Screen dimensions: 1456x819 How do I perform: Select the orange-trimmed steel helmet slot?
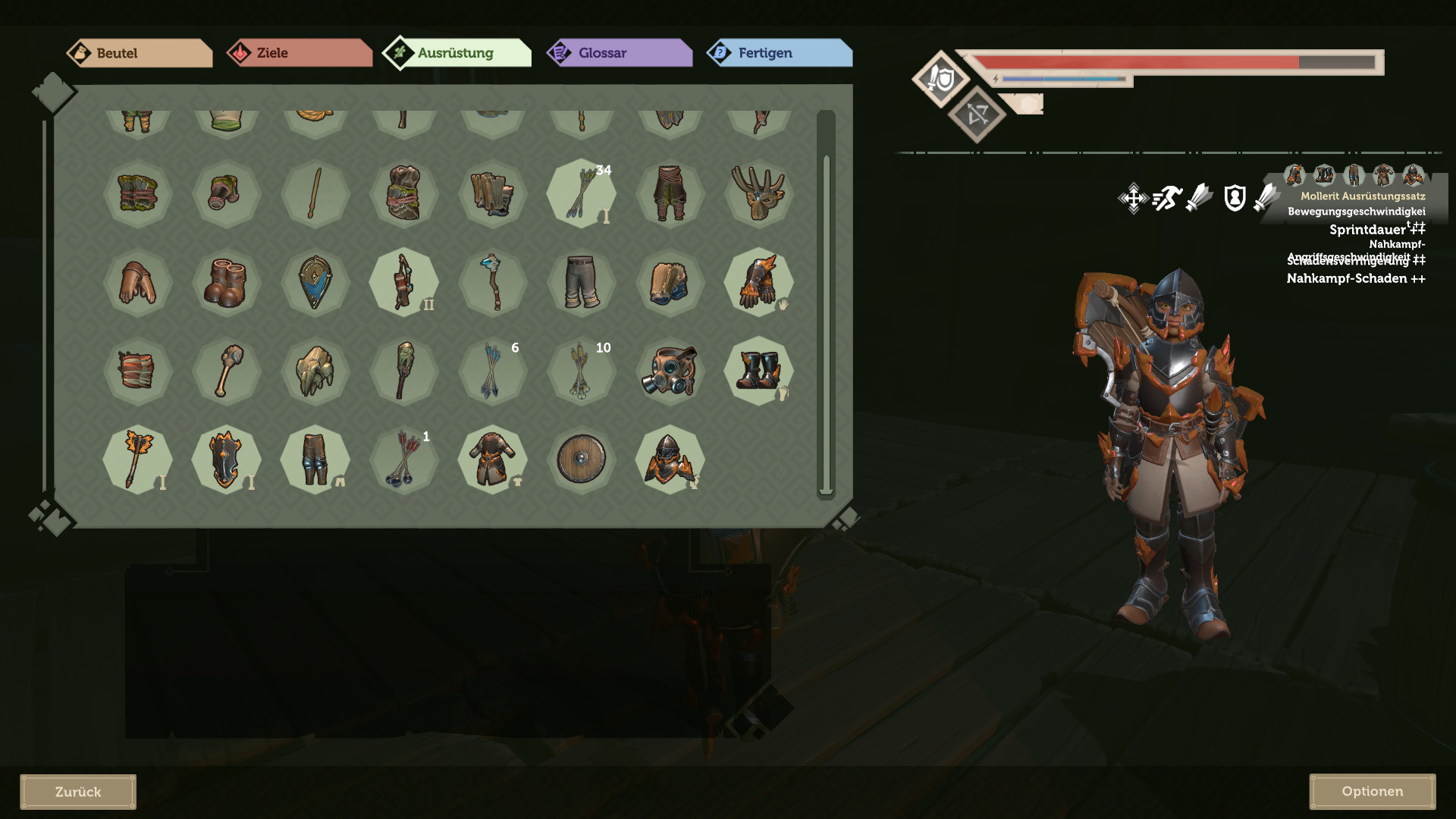tap(670, 459)
